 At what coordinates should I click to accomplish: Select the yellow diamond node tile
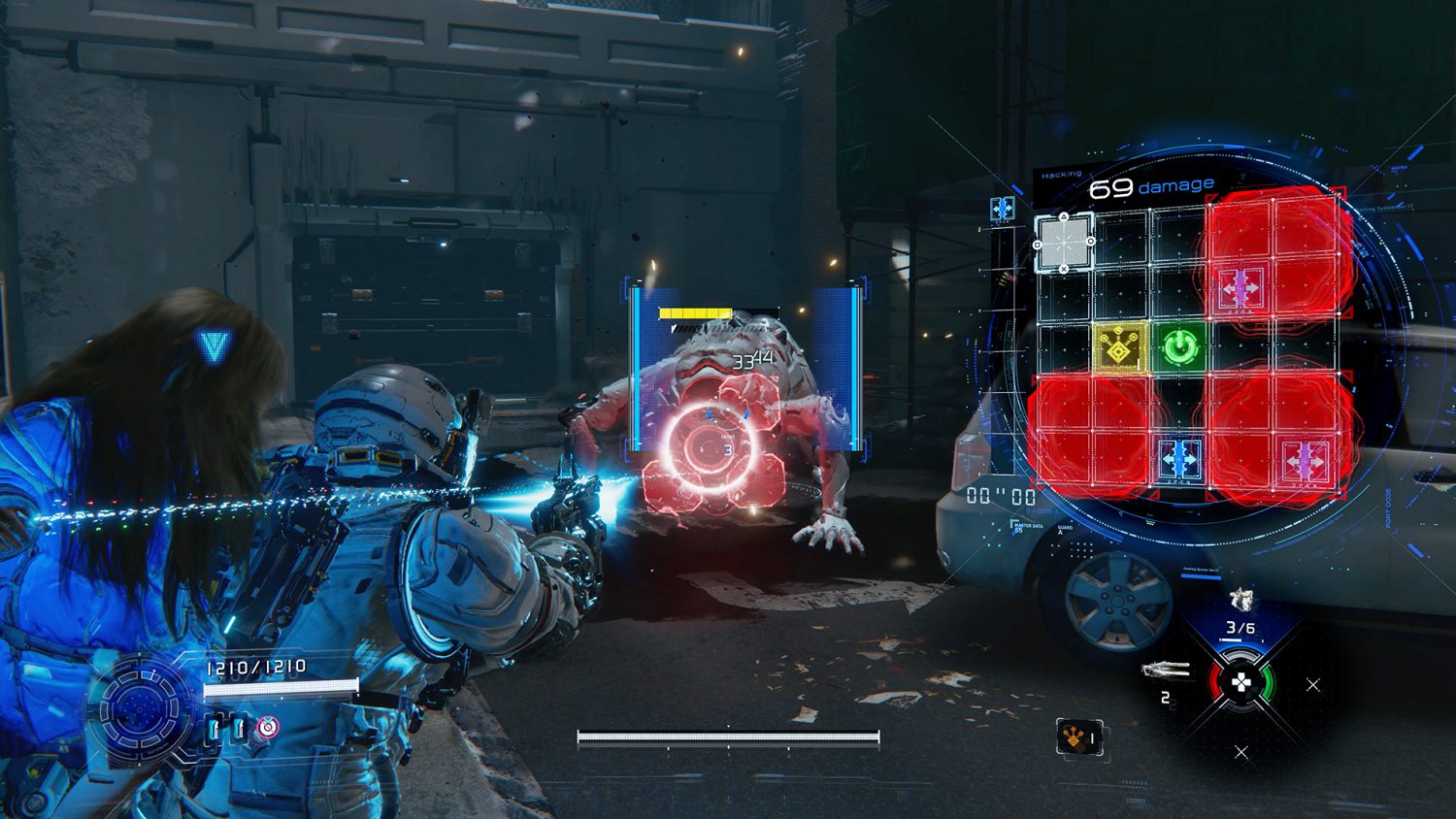pos(1119,346)
